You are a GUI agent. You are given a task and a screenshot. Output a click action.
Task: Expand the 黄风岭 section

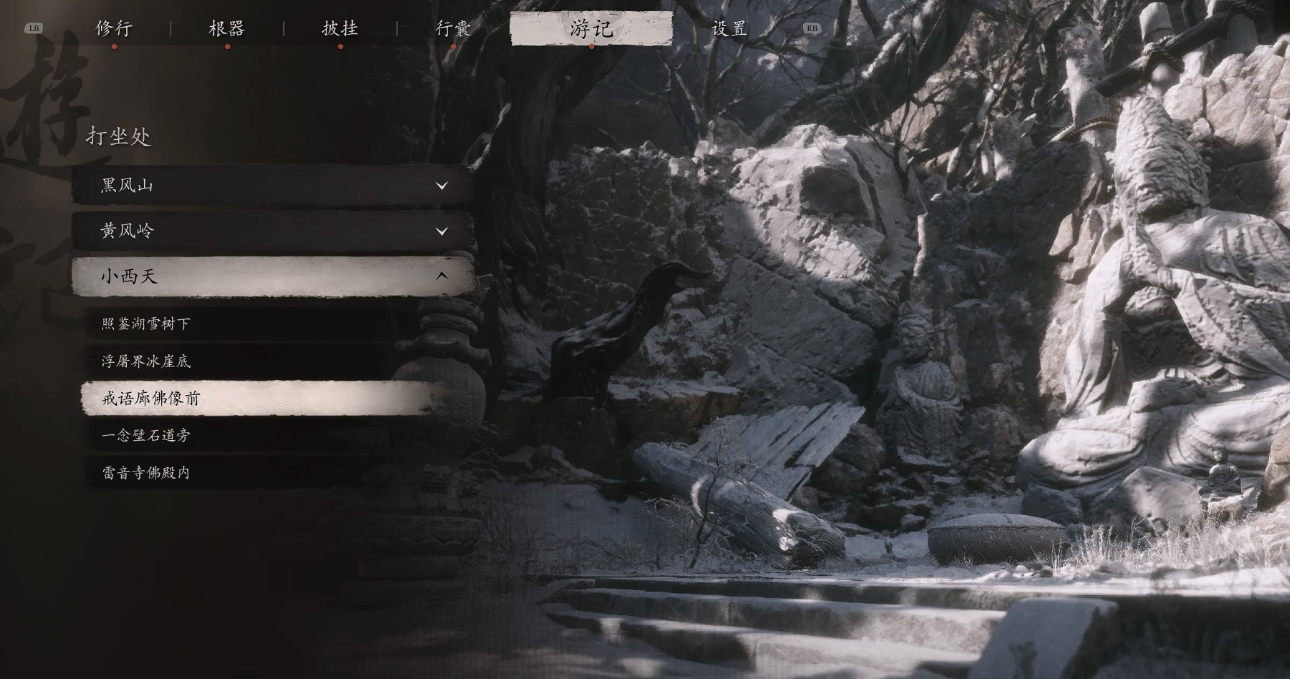[272, 231]
